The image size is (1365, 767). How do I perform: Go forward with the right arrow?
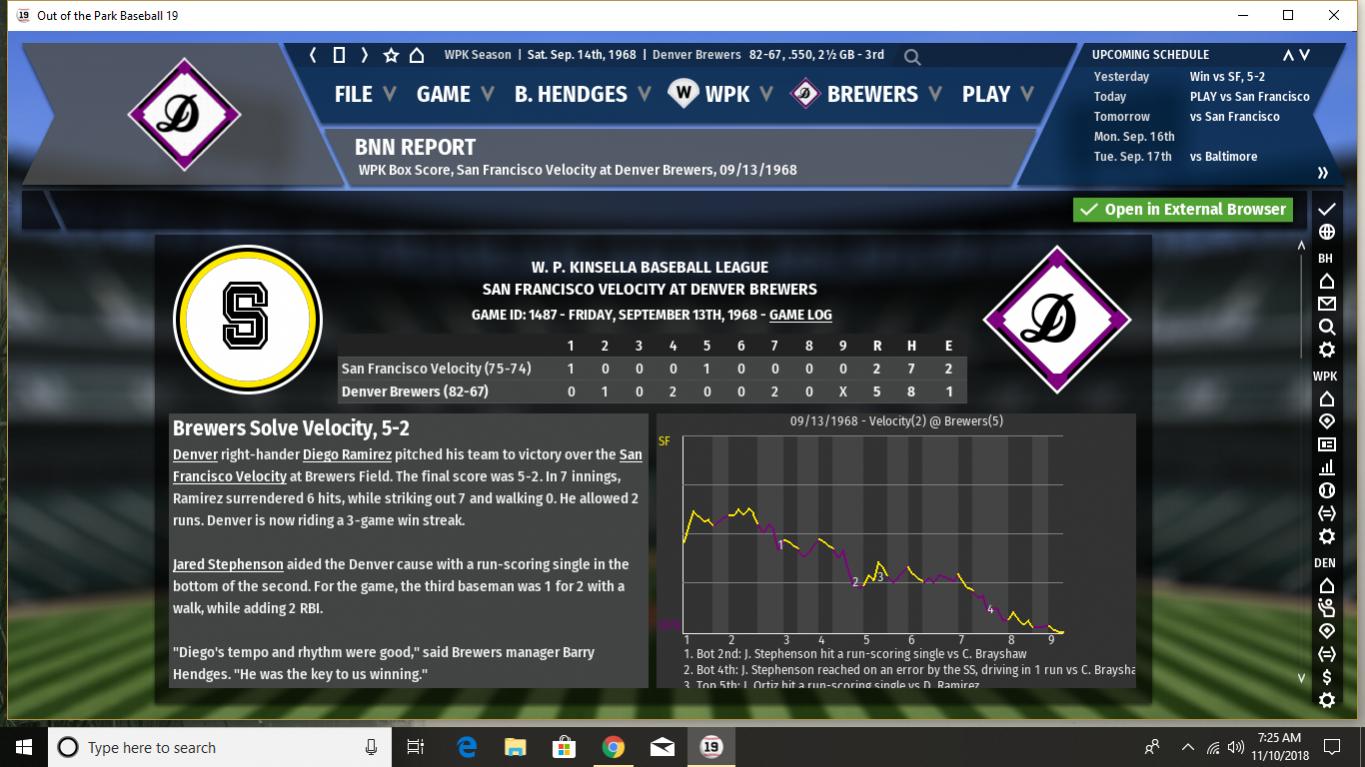coord(365,55)
